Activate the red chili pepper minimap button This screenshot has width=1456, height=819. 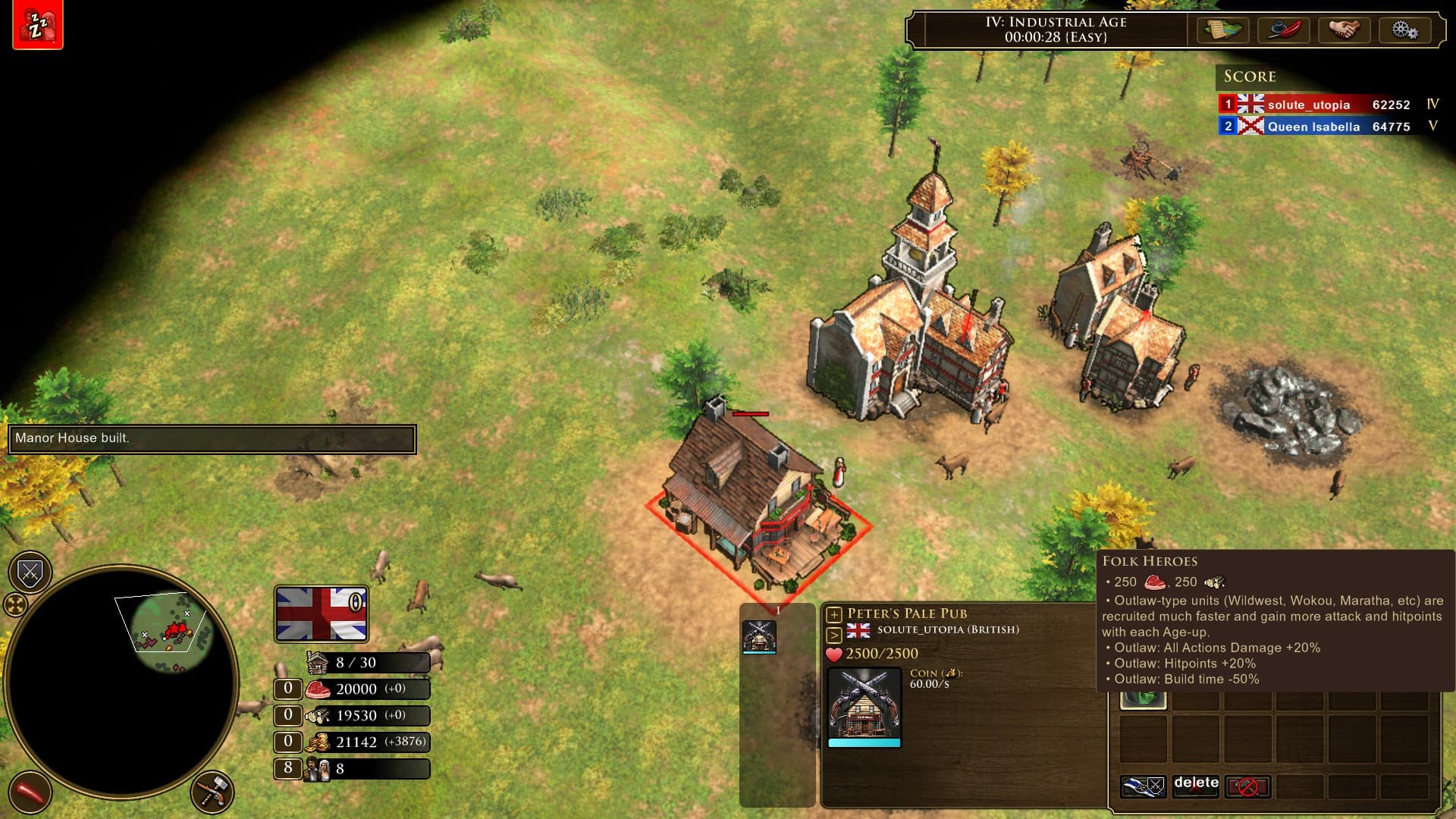[x=30, y=792]
